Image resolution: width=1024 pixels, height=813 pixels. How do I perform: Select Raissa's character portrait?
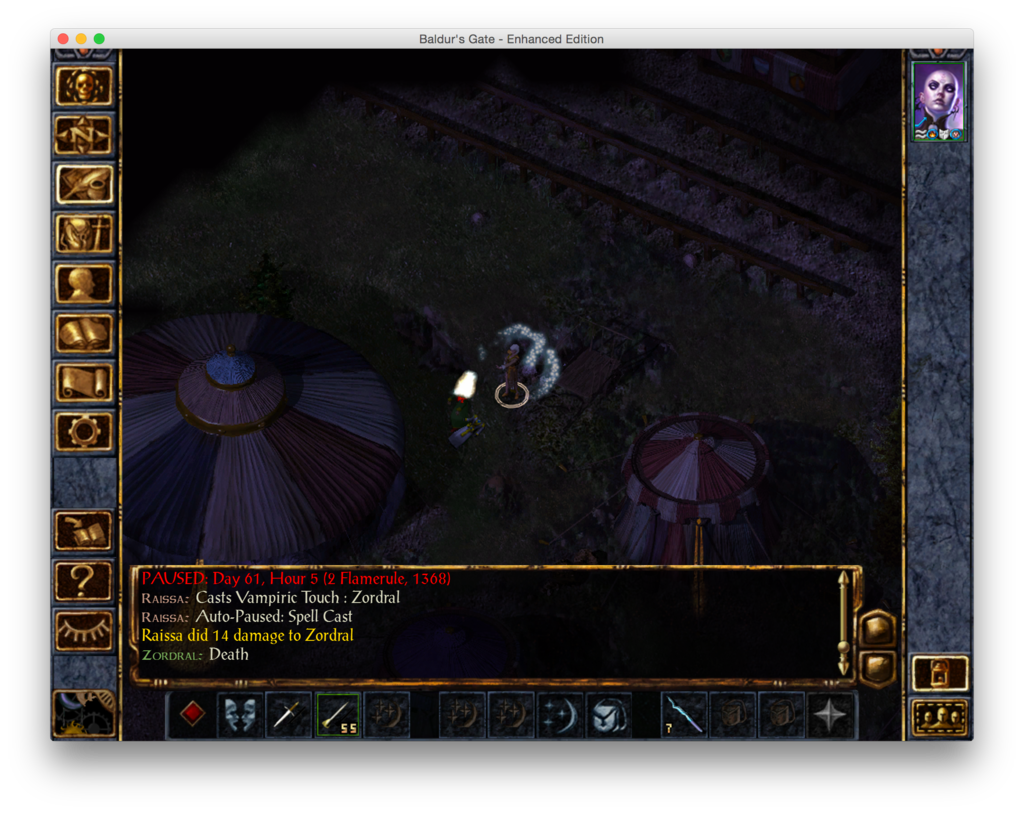tap(939, 101)
